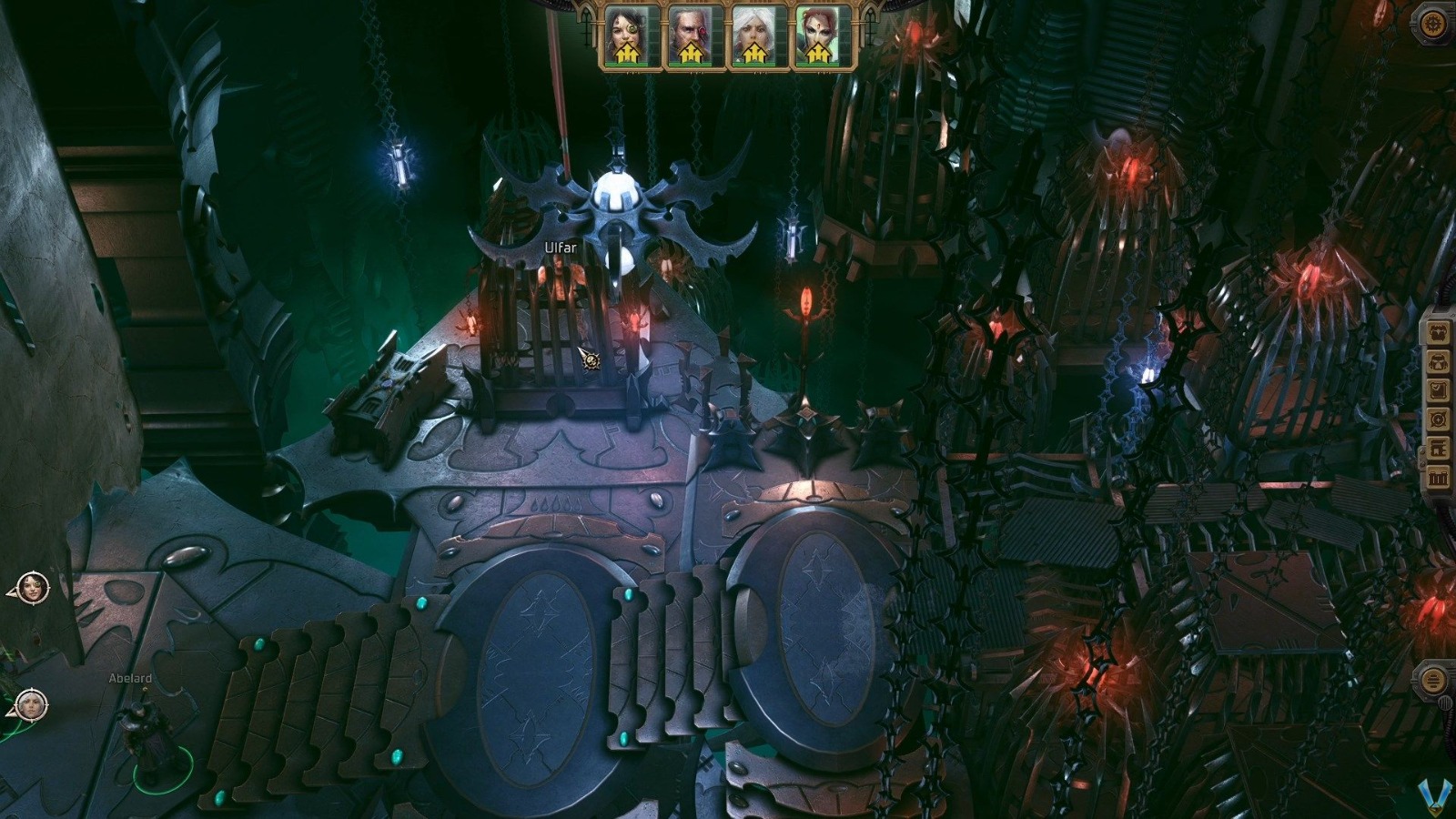Image resolution: width=1456 pixels, height=819 pixels.
Task: Open the journal icon in the right sidebar stack
Action: 1438,390
